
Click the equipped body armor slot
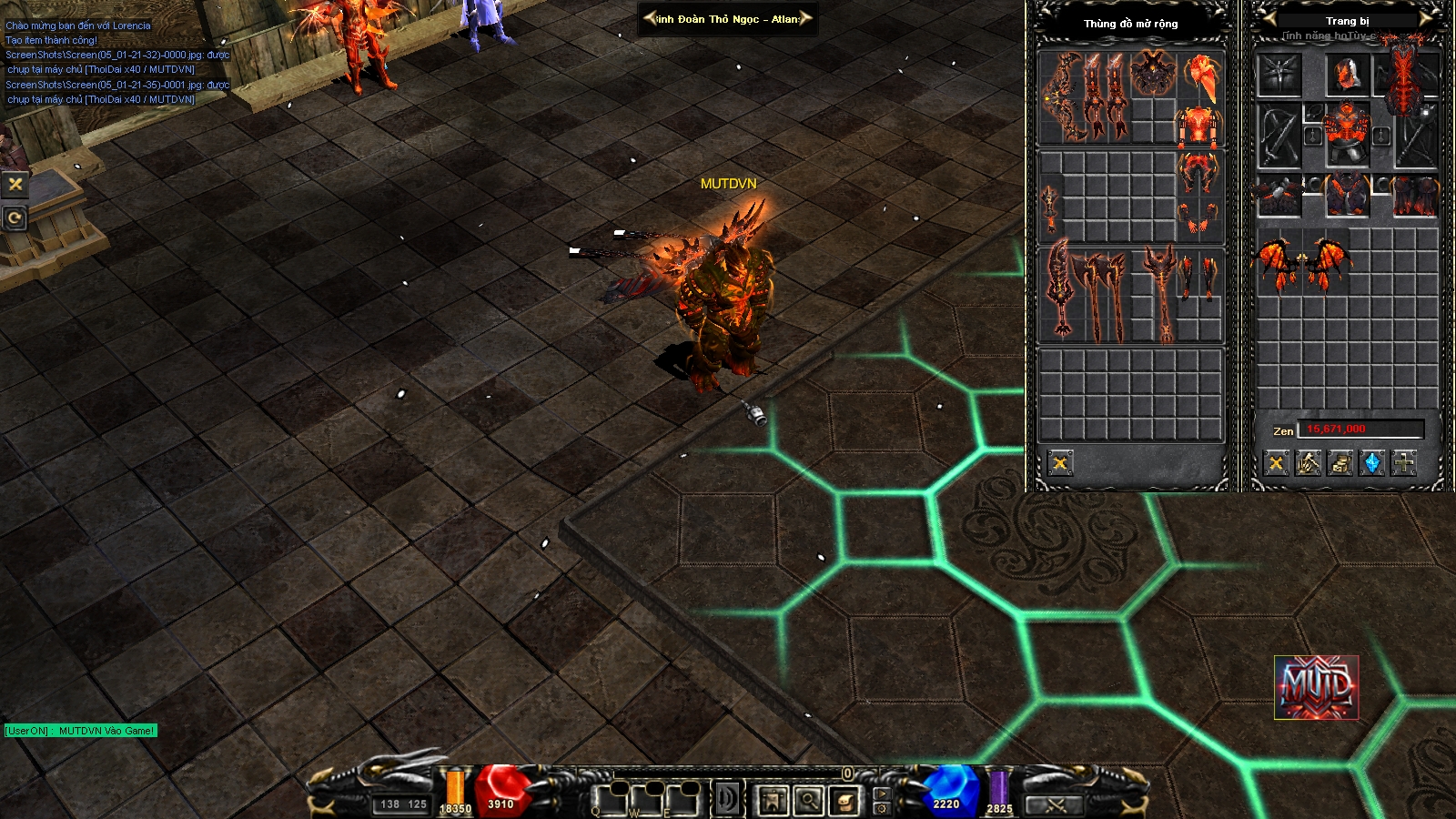(x=1347, y=134)
